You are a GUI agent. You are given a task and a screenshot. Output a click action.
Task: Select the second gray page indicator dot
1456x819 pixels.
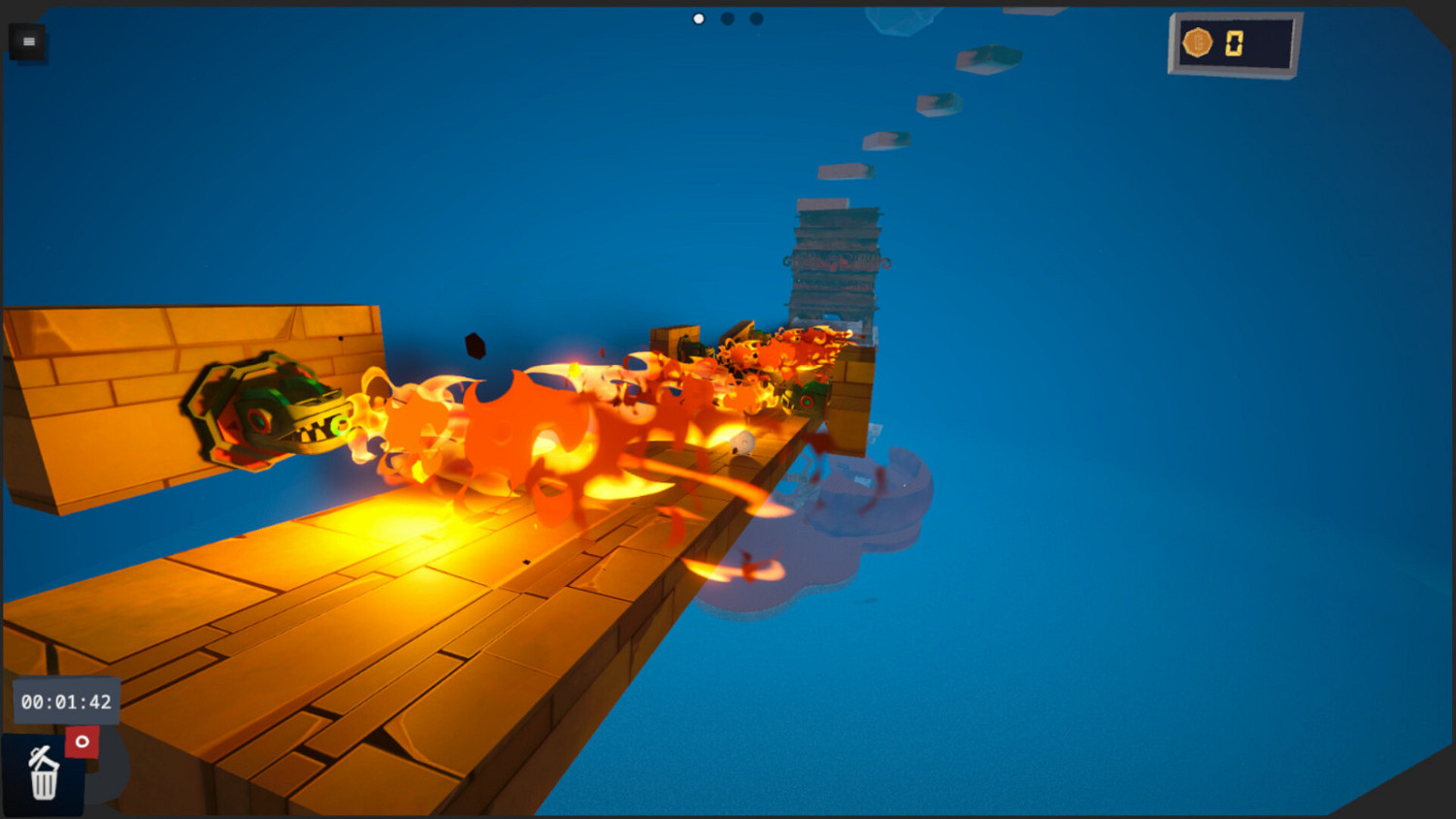pyautogui.click(x=726, y=17)
